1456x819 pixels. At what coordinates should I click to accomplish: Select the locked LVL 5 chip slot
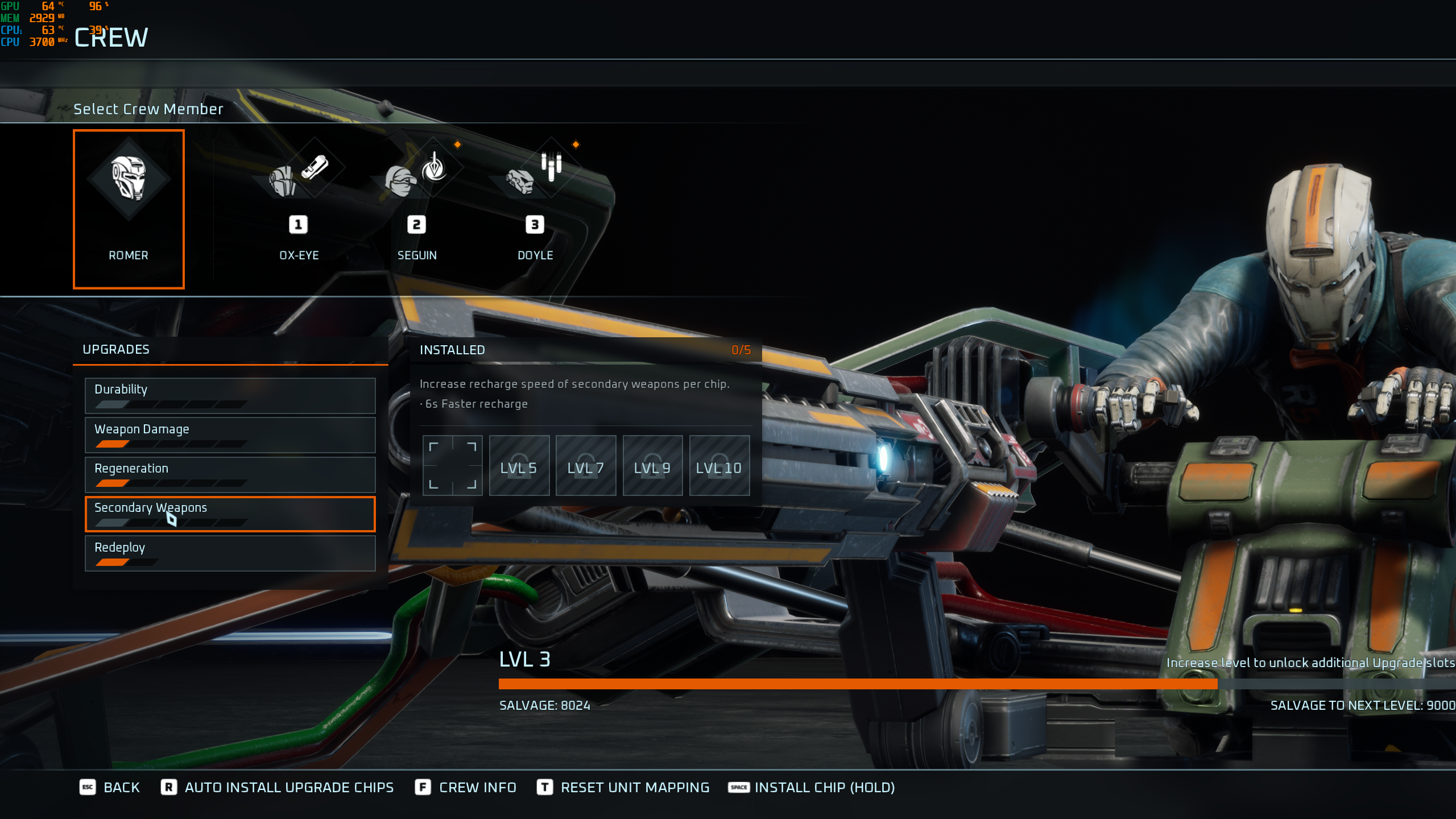pos(519,465)
